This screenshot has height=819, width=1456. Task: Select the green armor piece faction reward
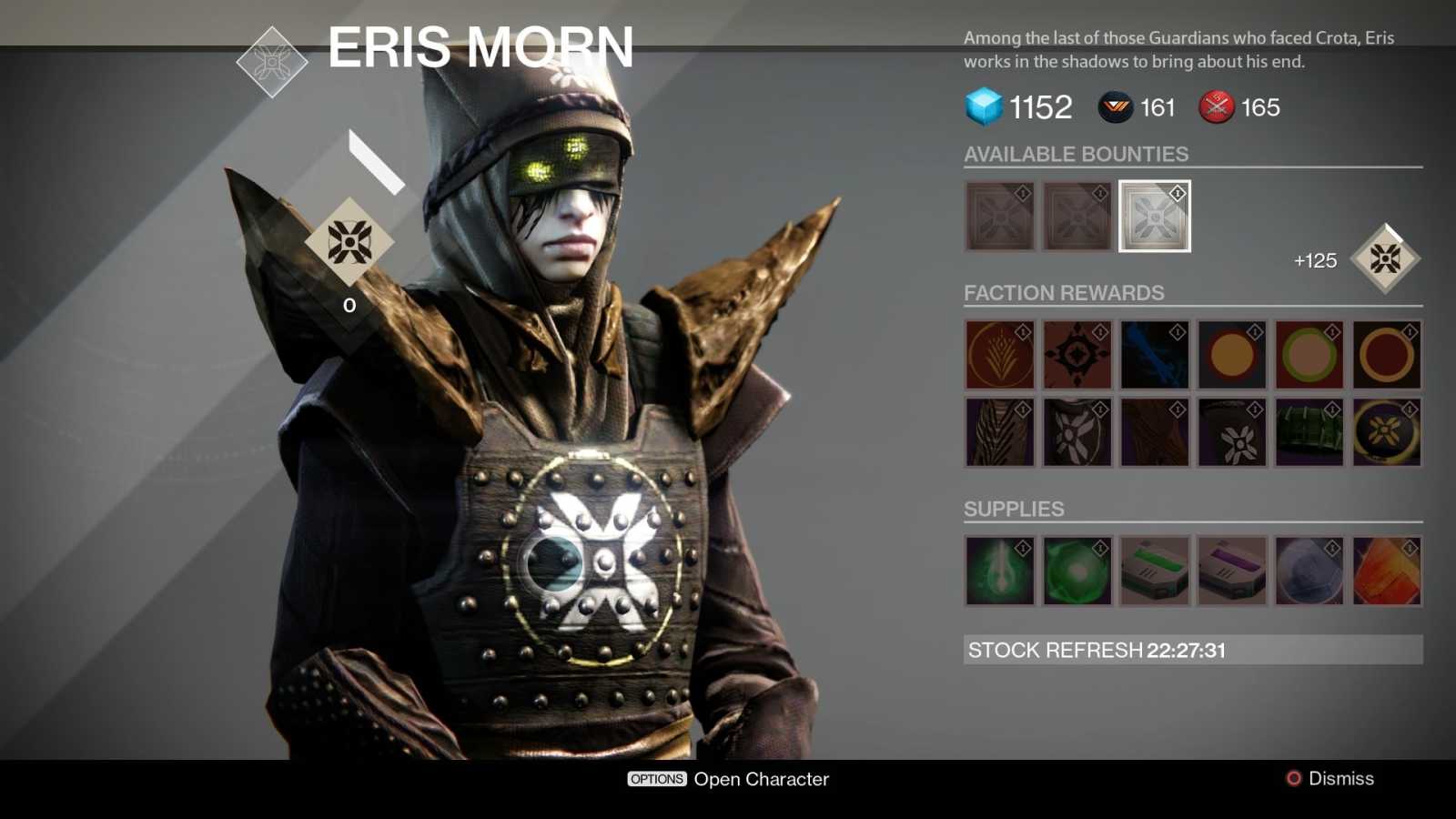(1310, 432)
